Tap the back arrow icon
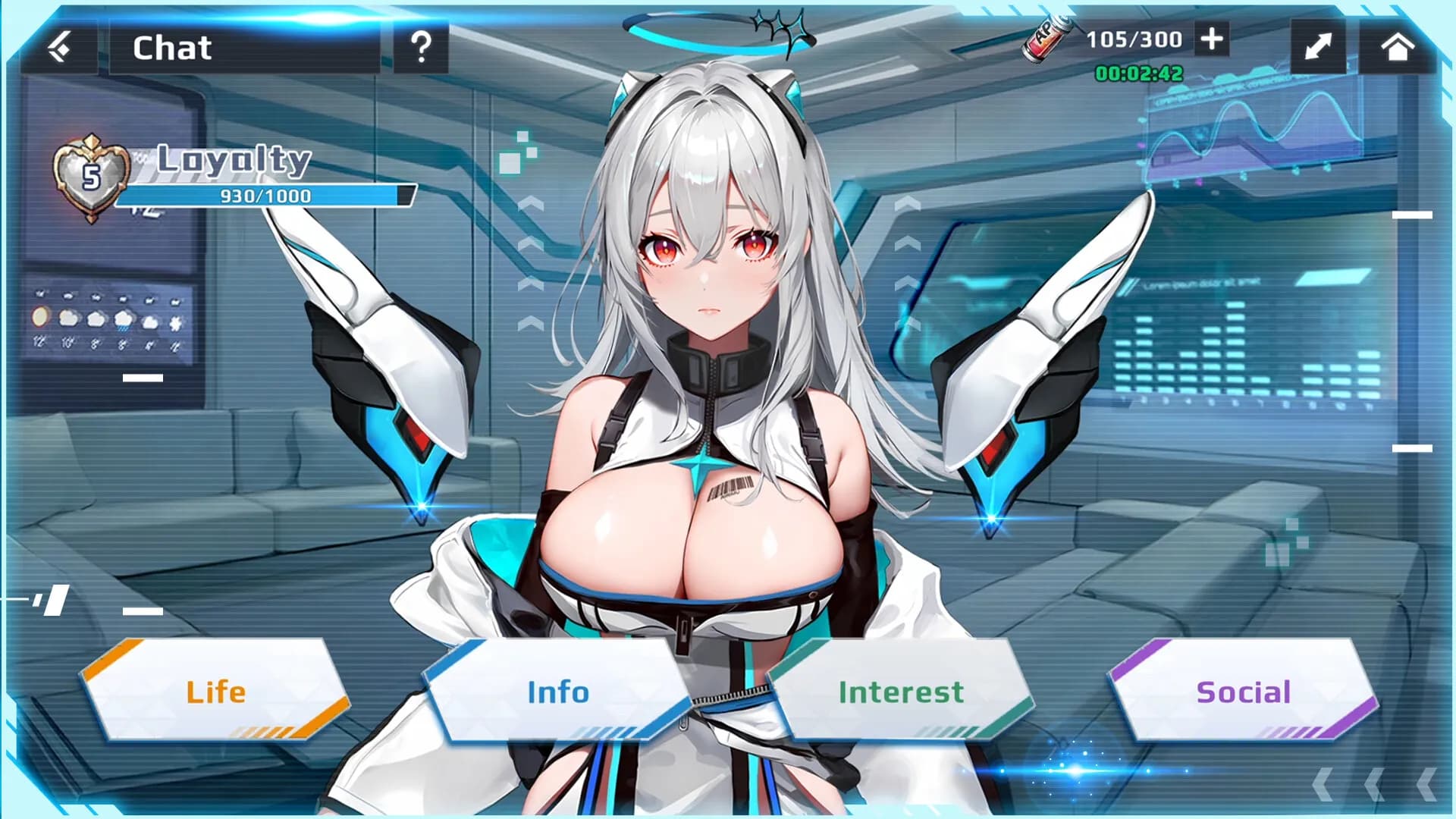The height and width of the screenshot is (819, 1456). (63, 45)
